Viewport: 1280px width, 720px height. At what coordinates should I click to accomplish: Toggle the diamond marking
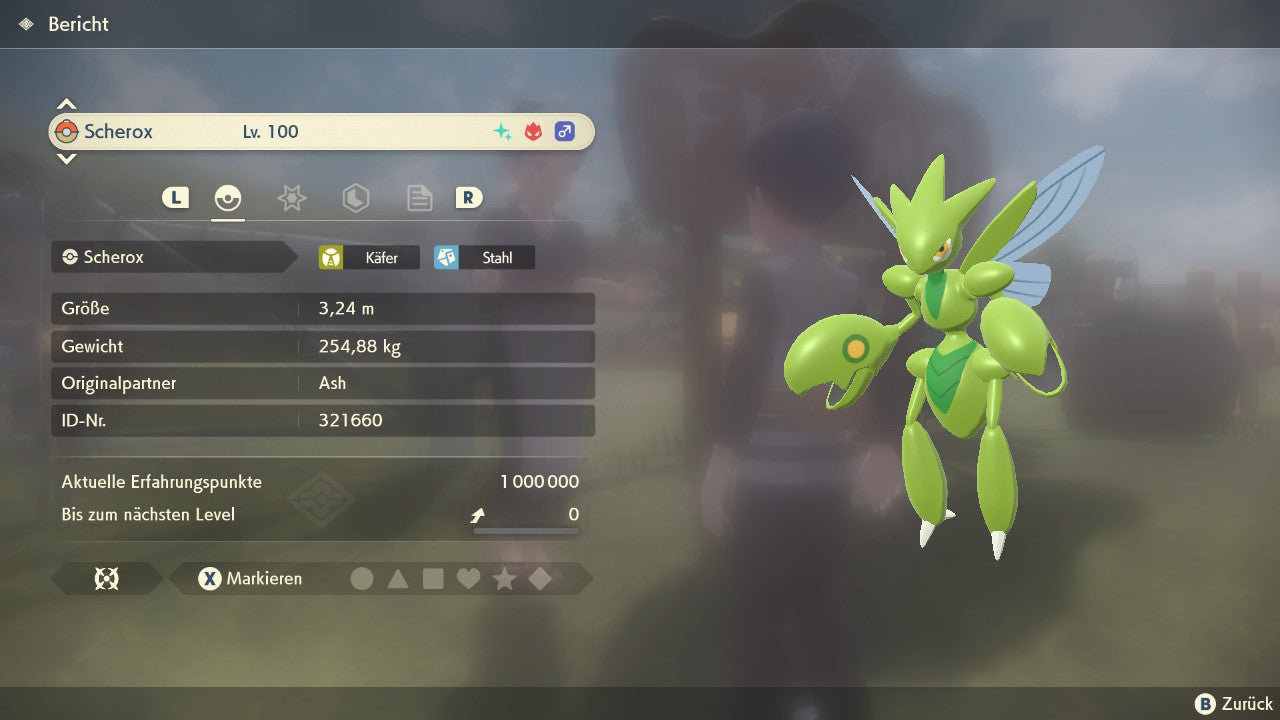[x=540, y=578]
